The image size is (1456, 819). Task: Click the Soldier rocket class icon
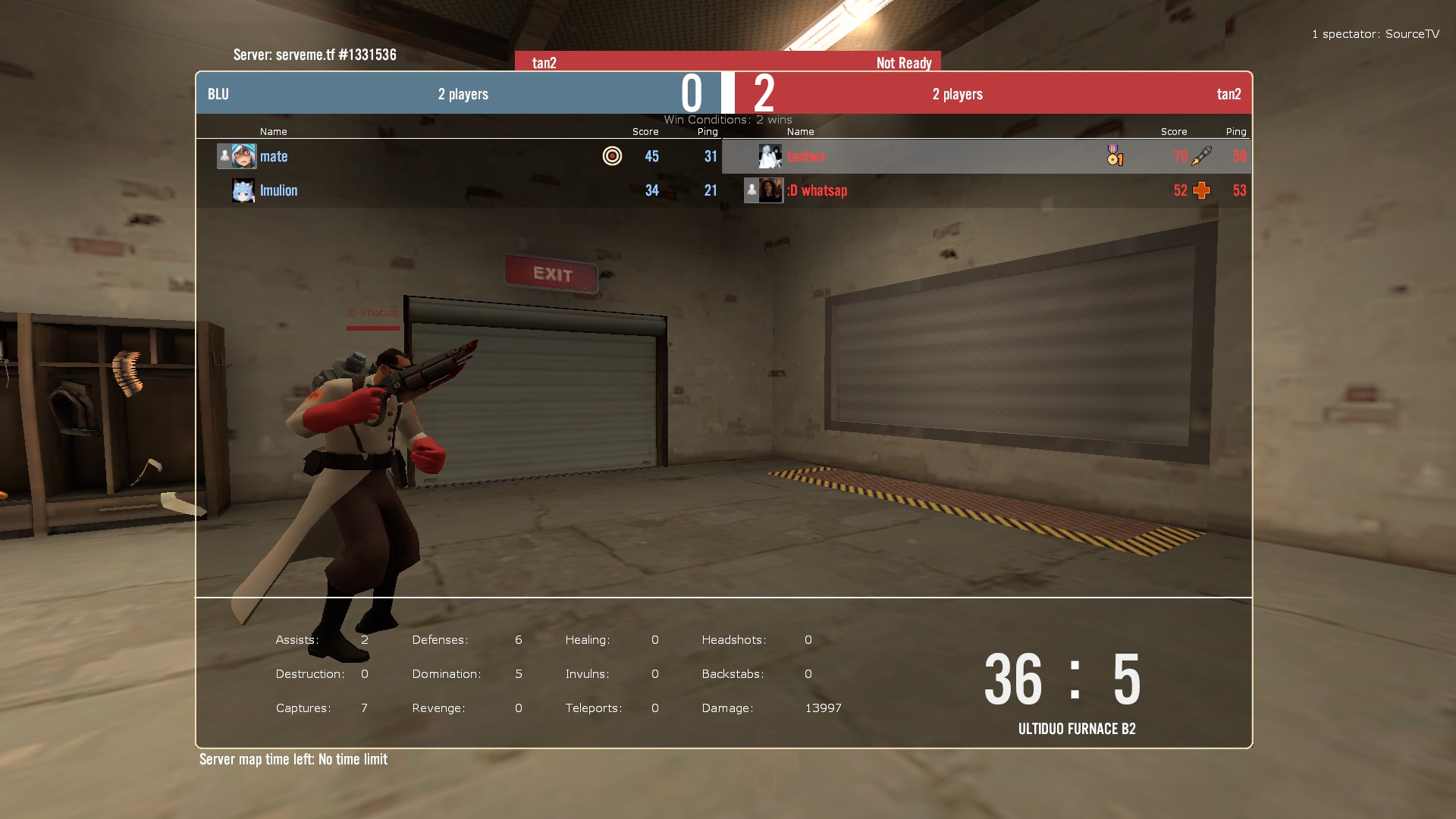coord(1201,156)
